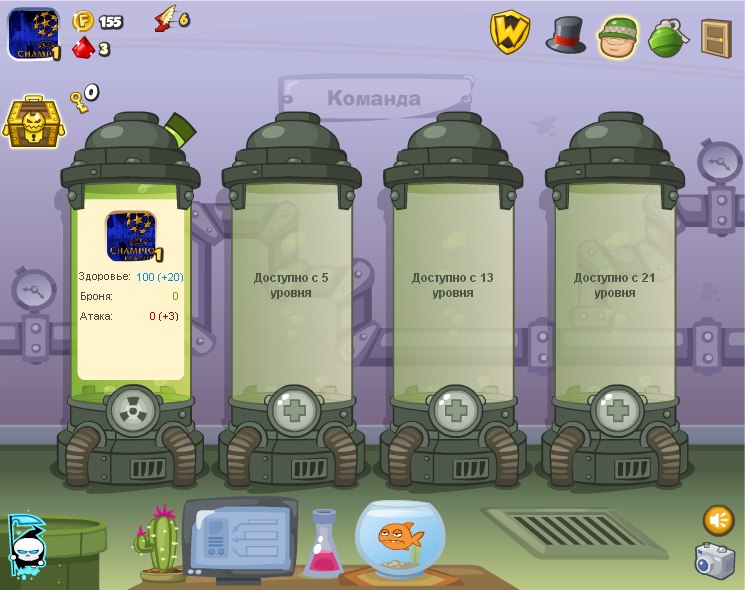Viewport: 745px width, 590px height.
Task: Exit through the wooden door icon
Action: (x=716, y=37)
